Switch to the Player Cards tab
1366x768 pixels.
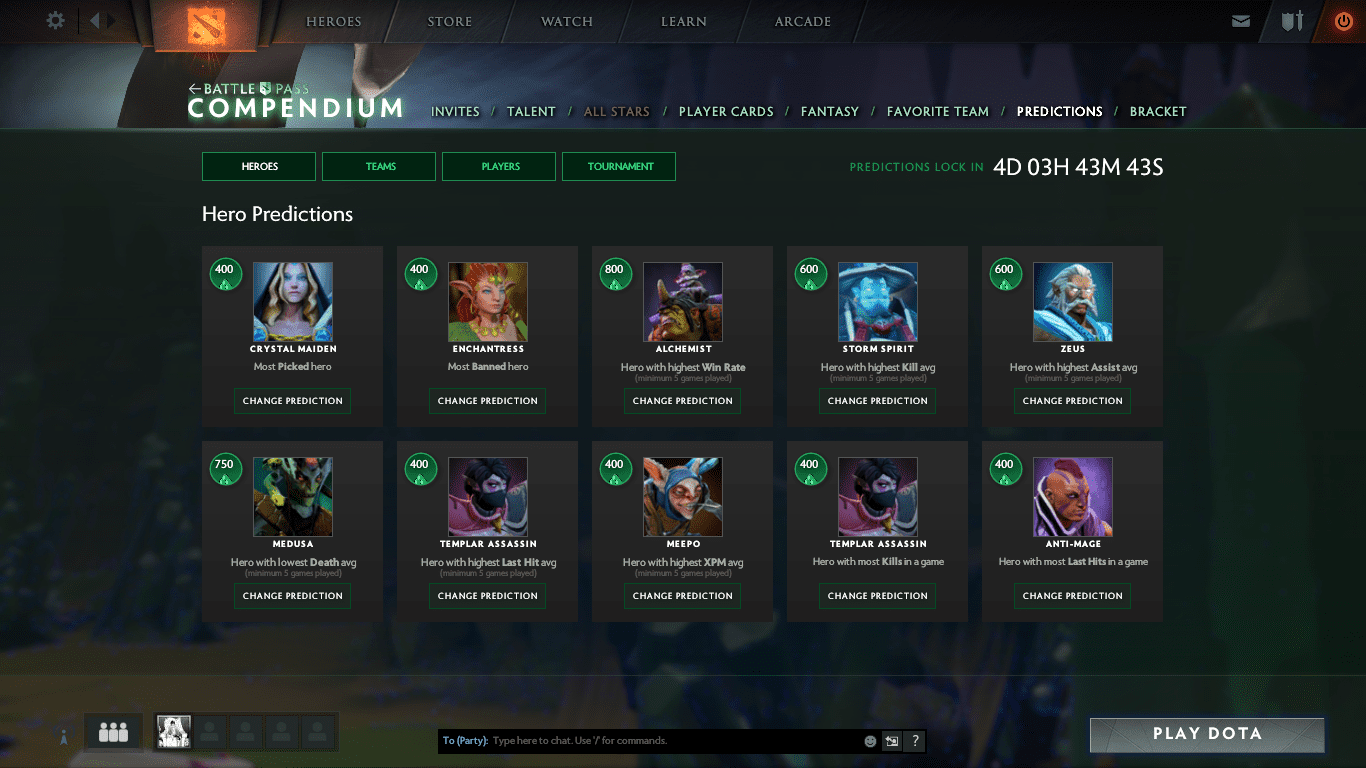tap(726, 112)
